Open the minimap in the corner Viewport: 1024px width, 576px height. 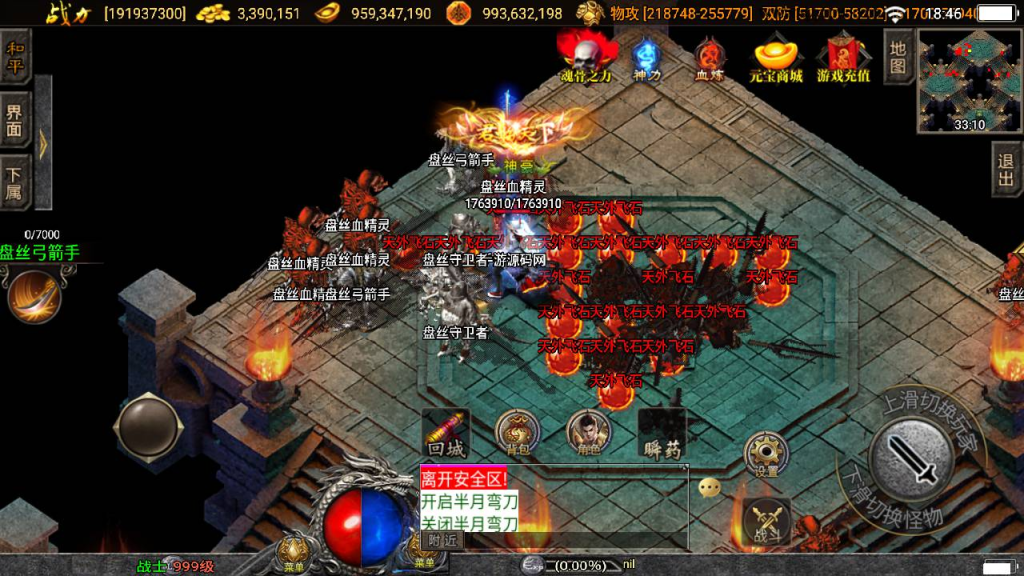[x=969, y=78]
